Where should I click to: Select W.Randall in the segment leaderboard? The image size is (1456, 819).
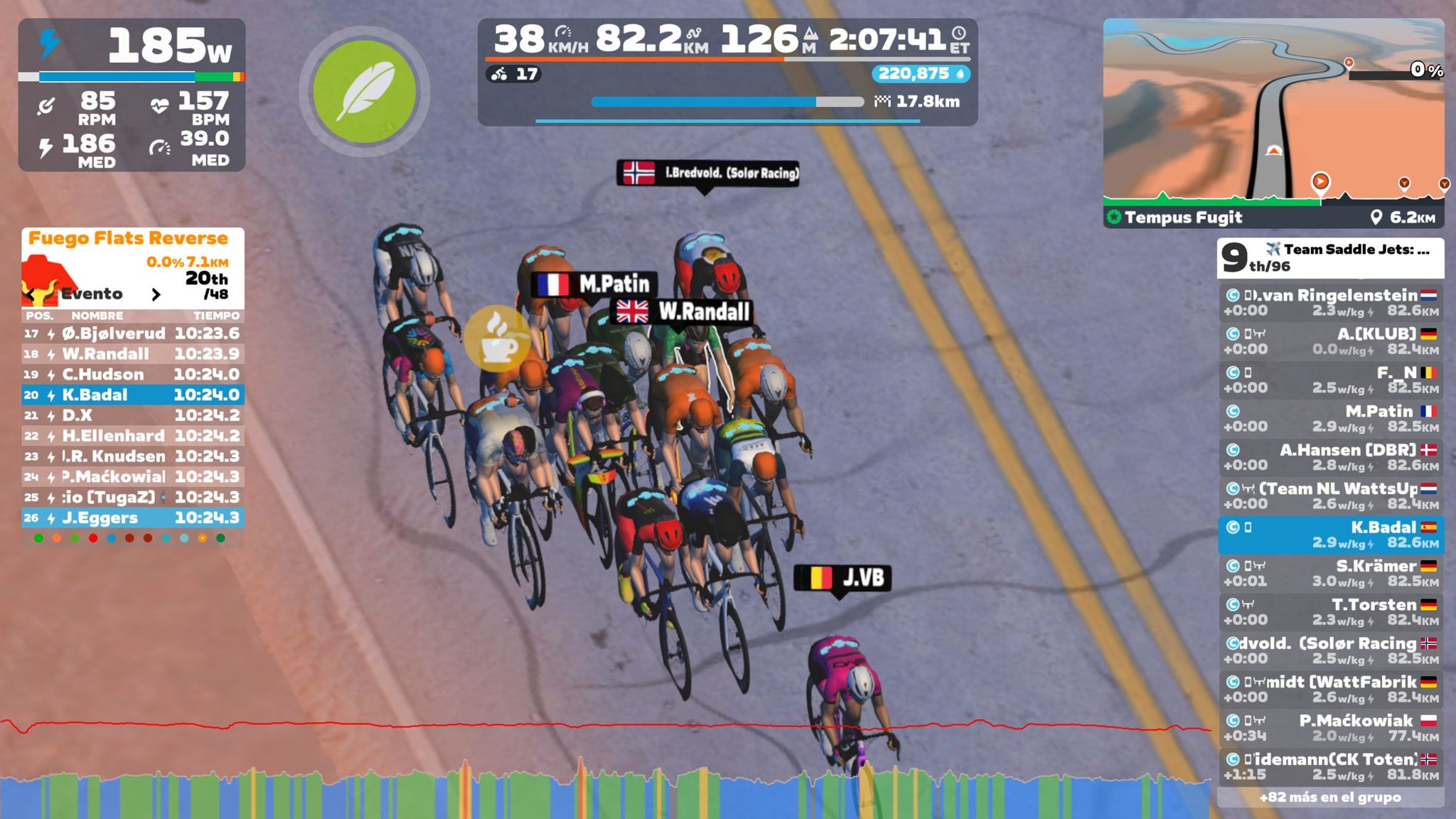pyautogui.click(x=133, y=354)
